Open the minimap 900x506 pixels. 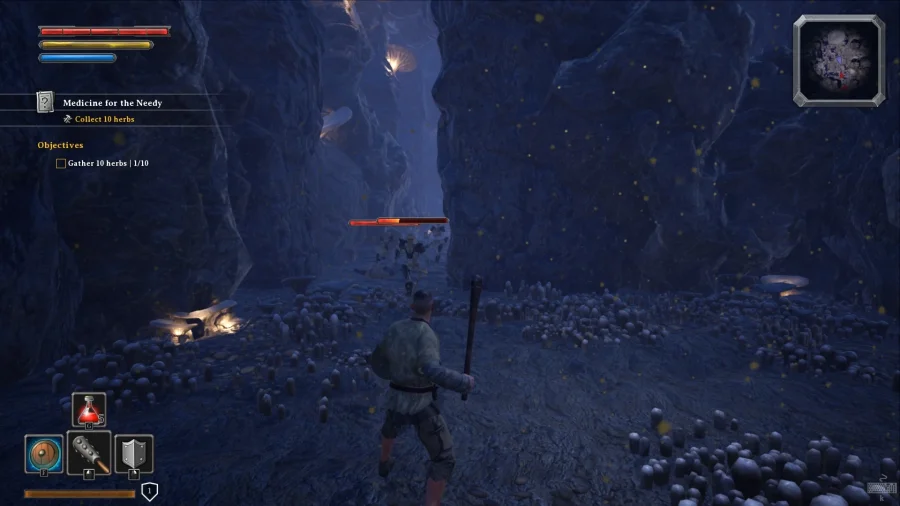point(839,60)
